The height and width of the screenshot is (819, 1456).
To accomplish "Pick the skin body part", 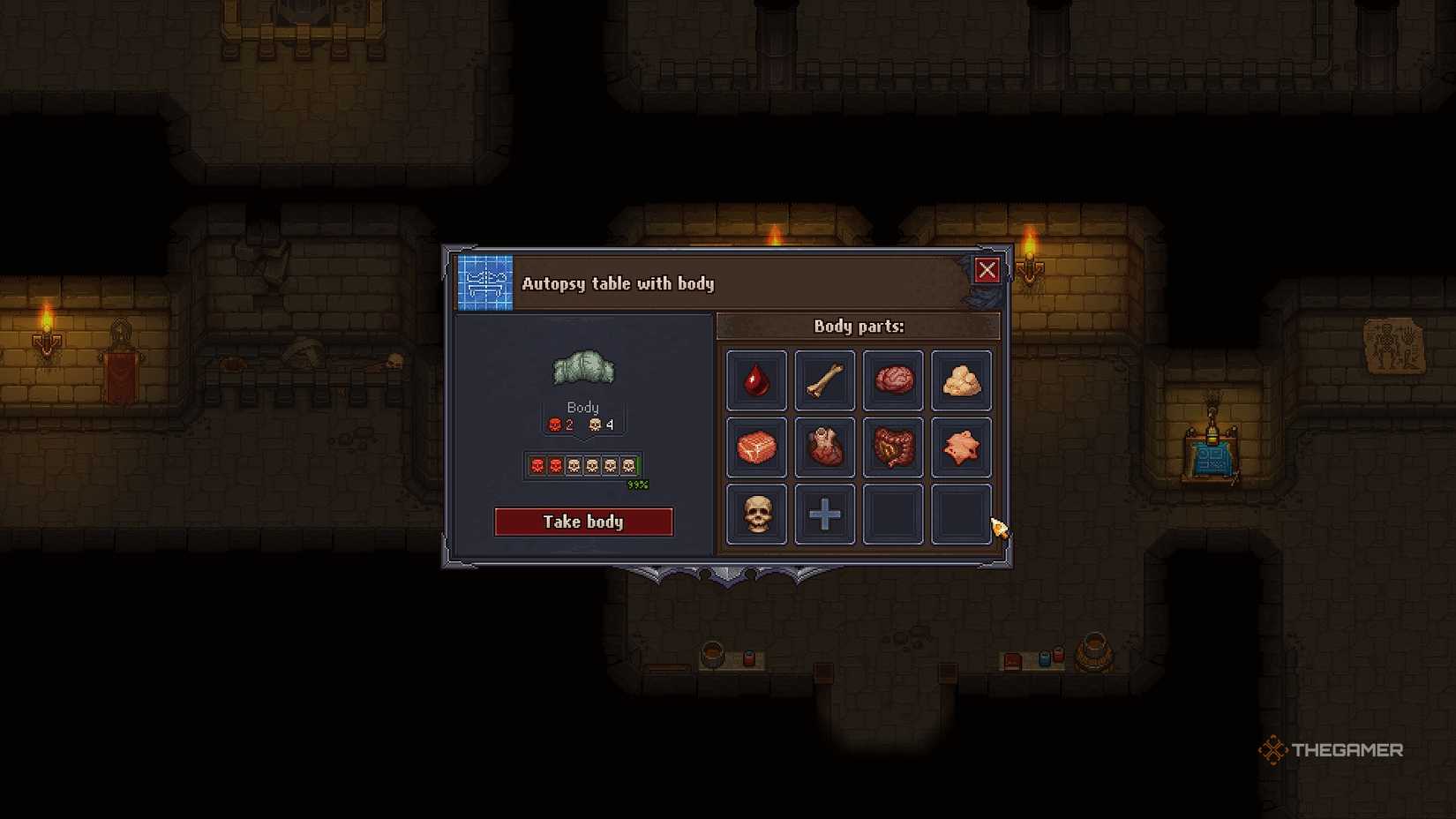I will 962,447.
